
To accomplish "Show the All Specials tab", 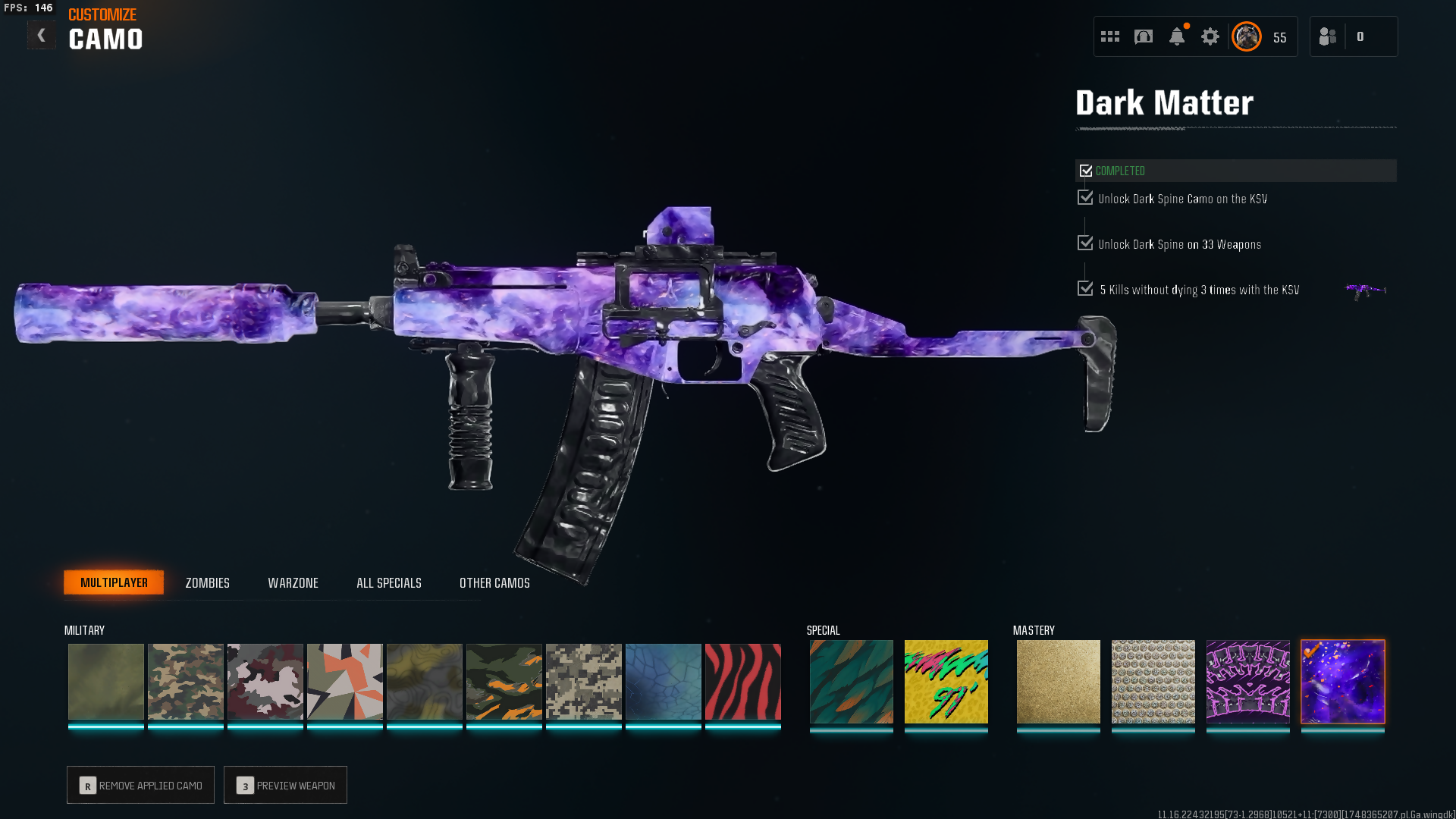I will [388, 582].
